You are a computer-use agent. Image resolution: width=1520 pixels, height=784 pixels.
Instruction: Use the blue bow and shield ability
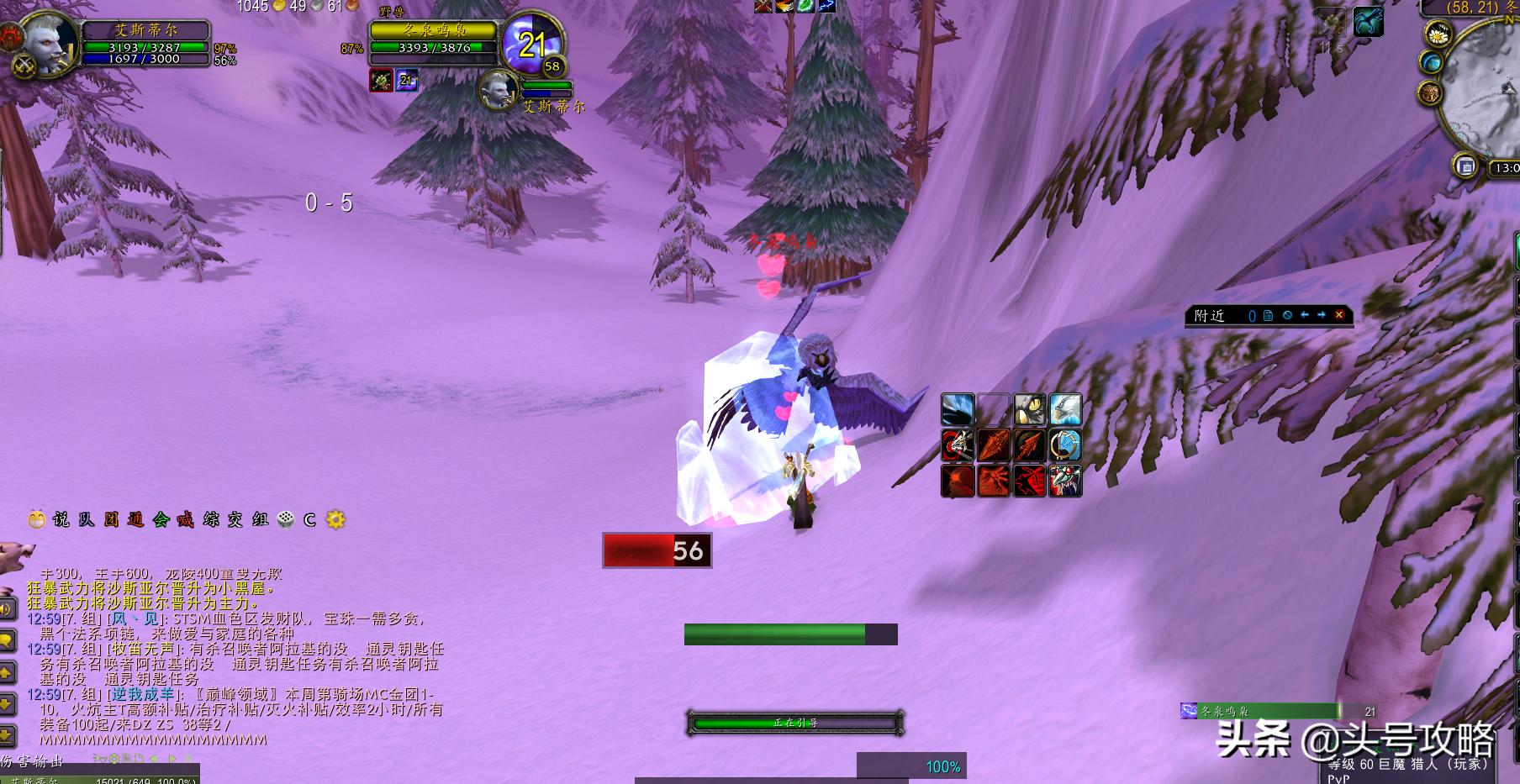click(1065, 445)
